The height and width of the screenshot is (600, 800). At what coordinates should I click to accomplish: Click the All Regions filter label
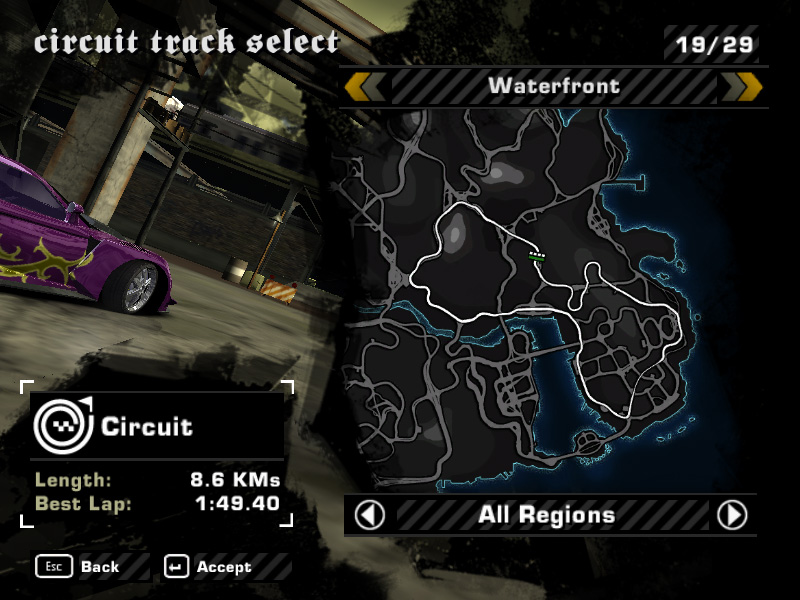coord(546,515)
